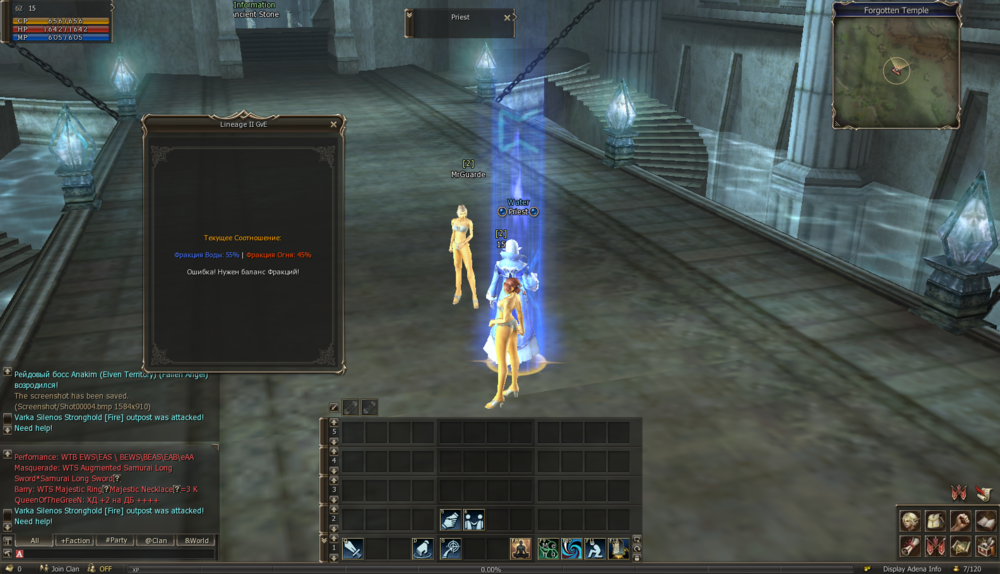Open the &World chat tab
1000x574 pixels.
tap(195, 540)
